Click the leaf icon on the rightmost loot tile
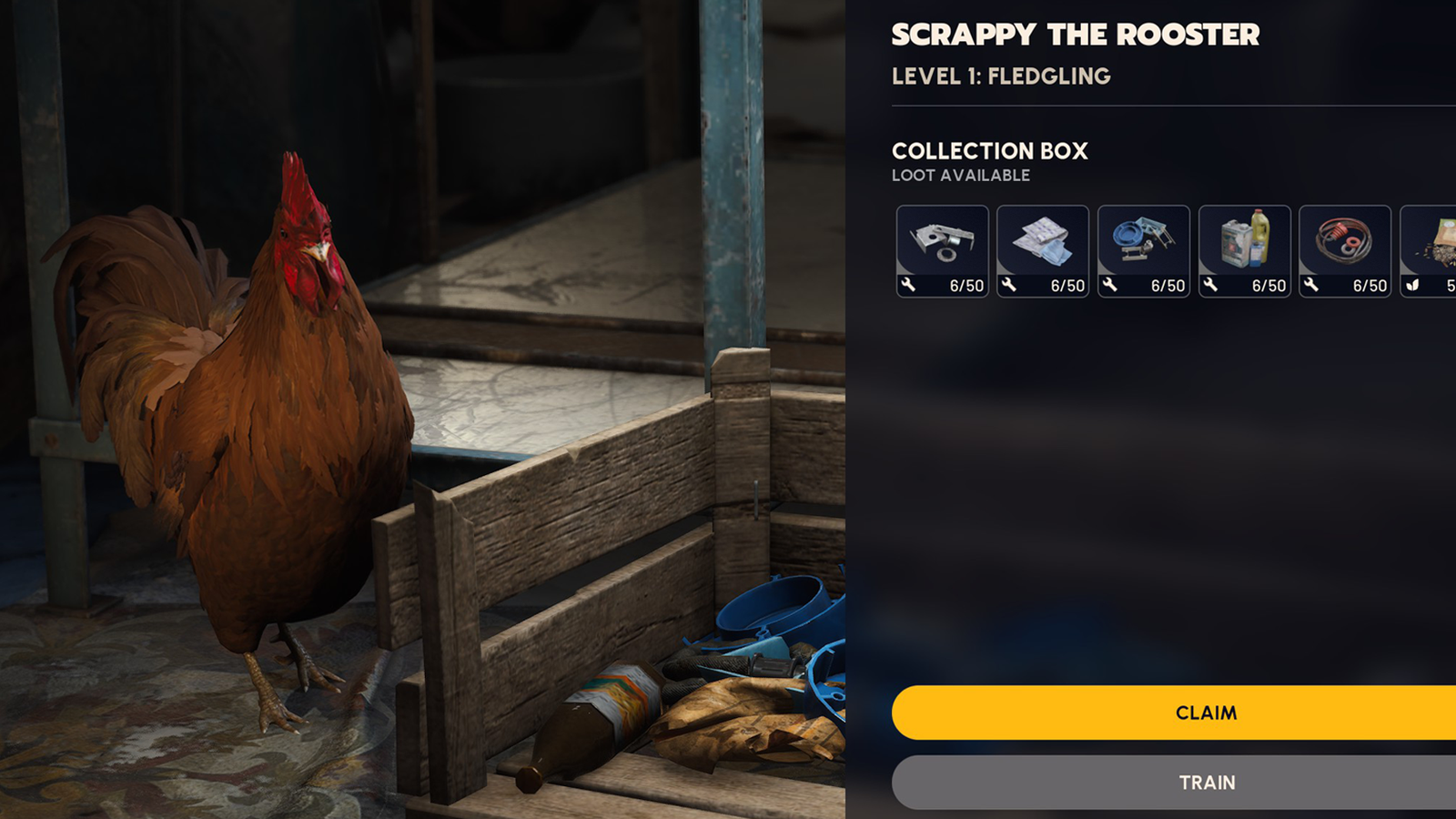The width and height of the screenshot is (1456, 819). tap(1412, 285)
